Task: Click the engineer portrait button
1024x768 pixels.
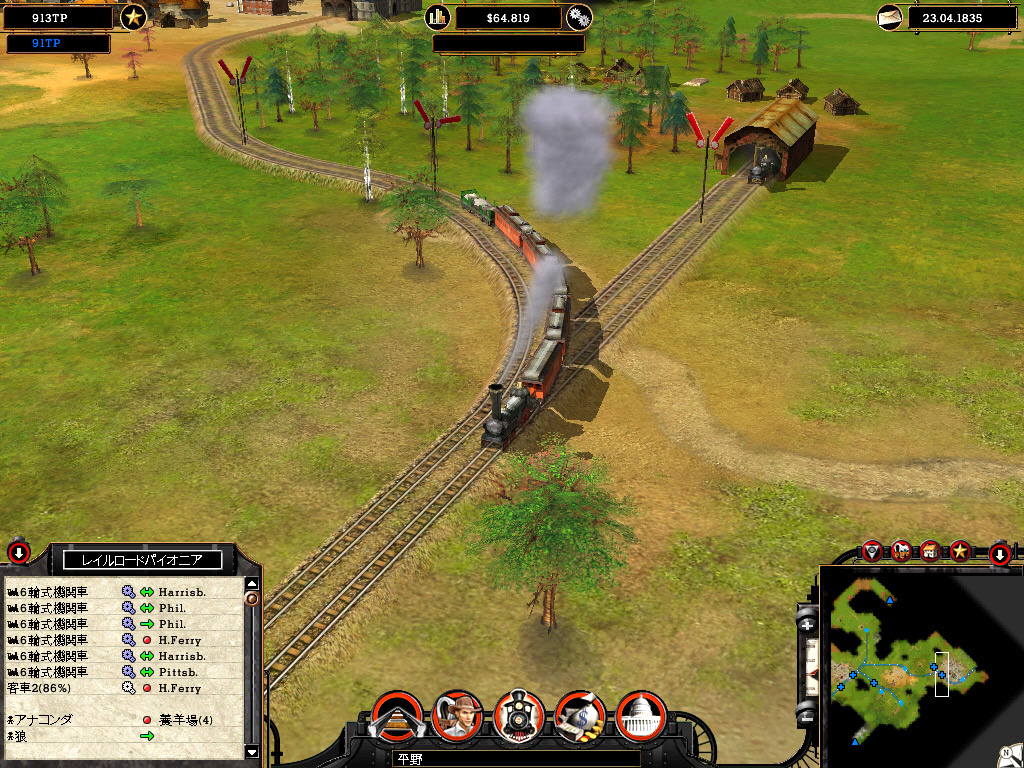Action: (x=457, y=716)
